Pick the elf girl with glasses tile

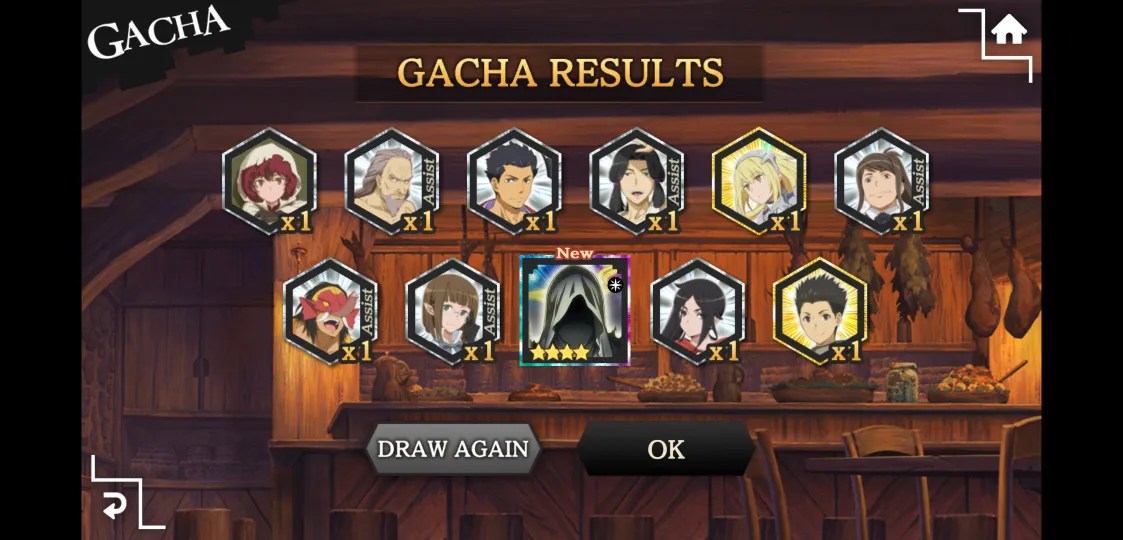point(452,311)
